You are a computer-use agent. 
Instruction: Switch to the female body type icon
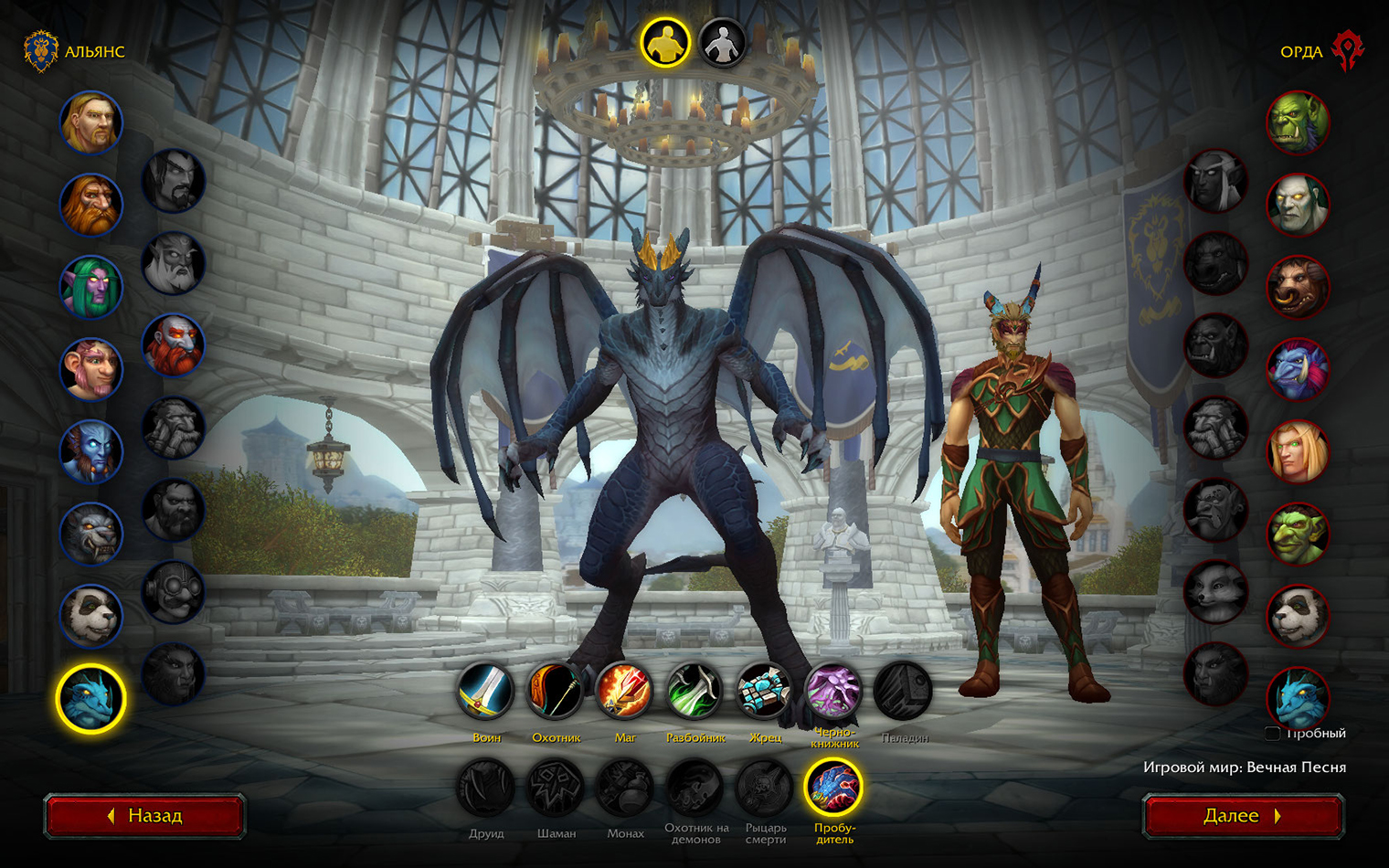click(722, 43)
